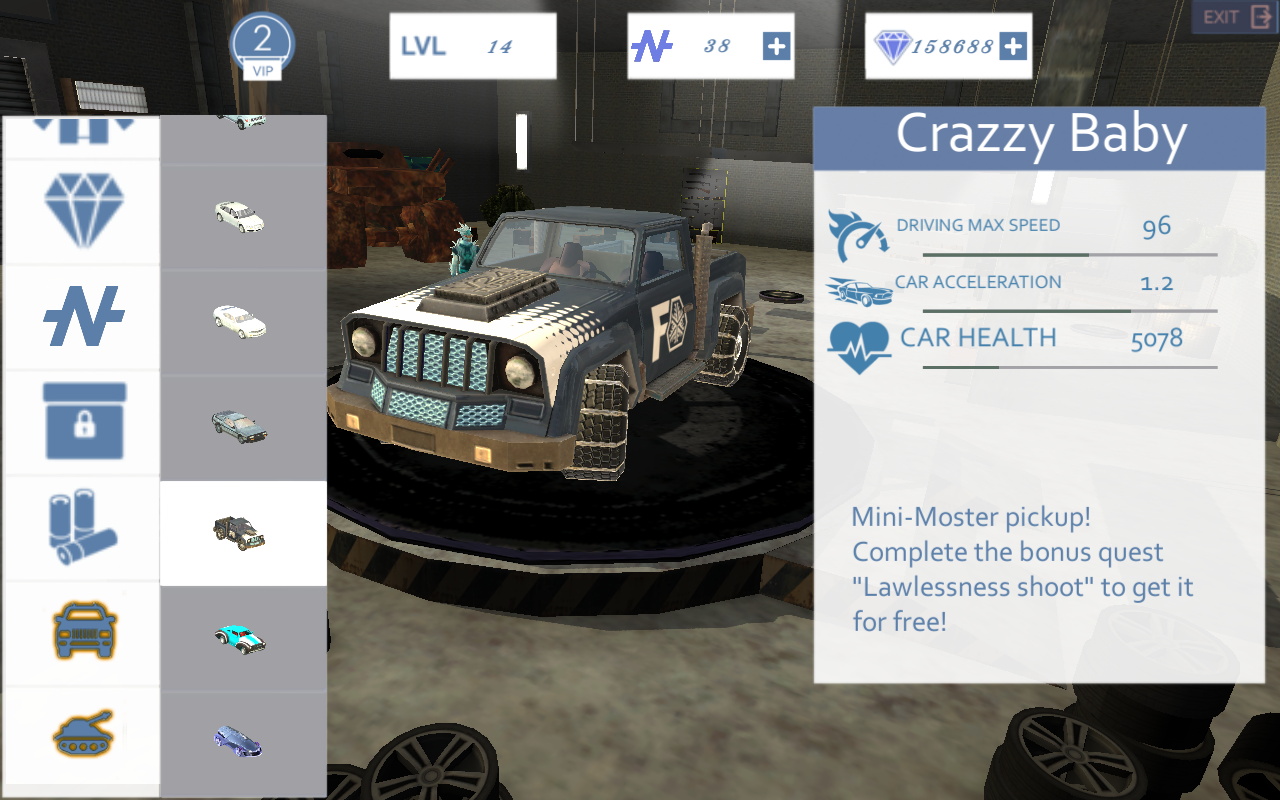The image size is (1280, 800).
Task: Choose the cyan sports car thumbnail
Action: pos(241,638)
